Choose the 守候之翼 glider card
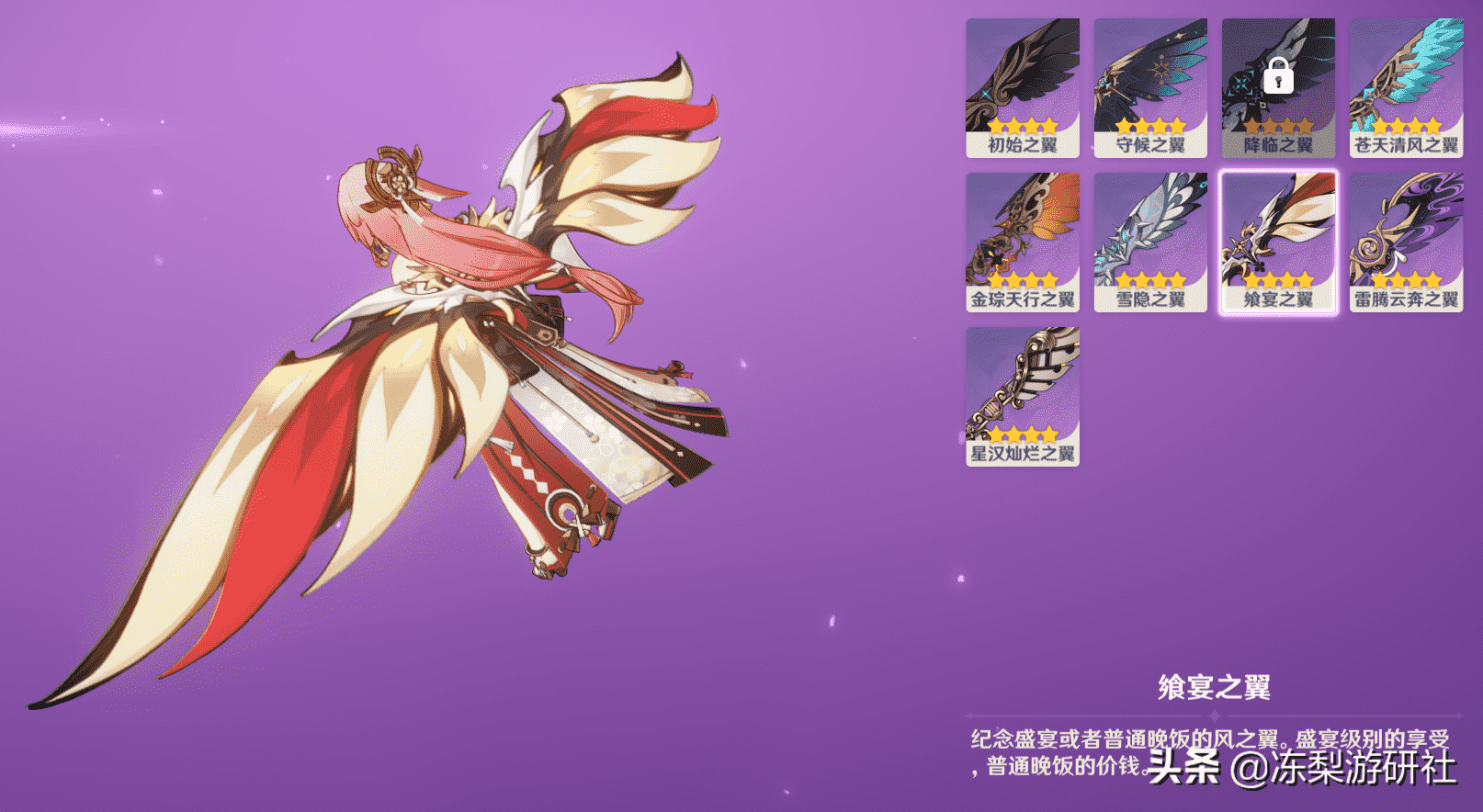 coord(1150,87)
